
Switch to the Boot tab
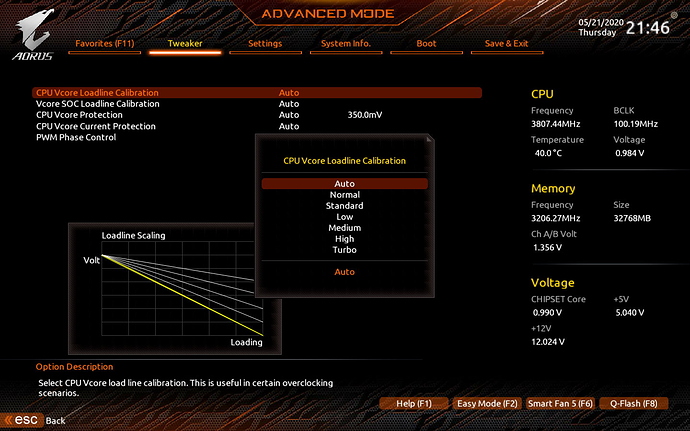click(x=426, y=44)
